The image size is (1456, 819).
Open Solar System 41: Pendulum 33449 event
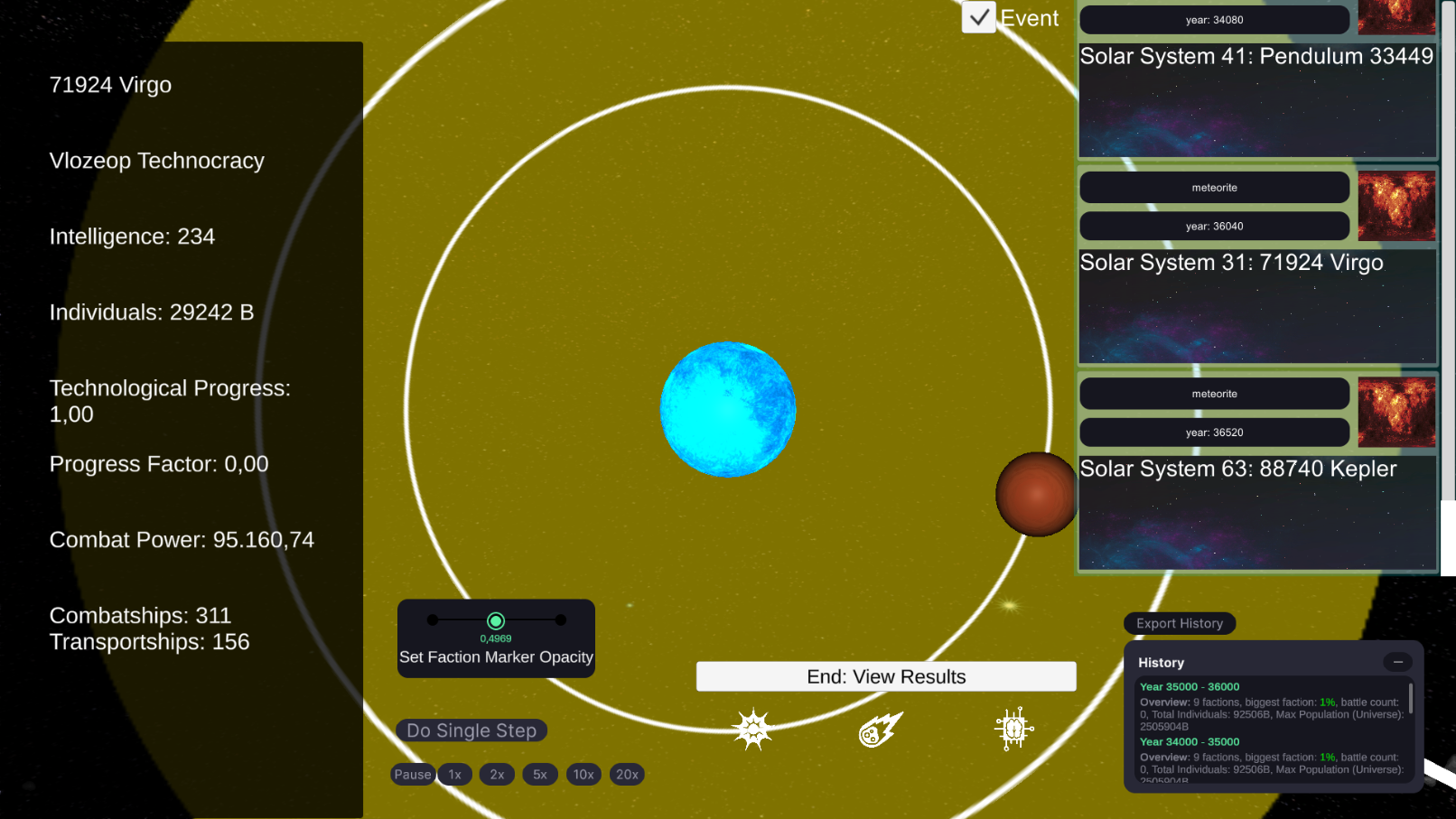(1256, 99)
